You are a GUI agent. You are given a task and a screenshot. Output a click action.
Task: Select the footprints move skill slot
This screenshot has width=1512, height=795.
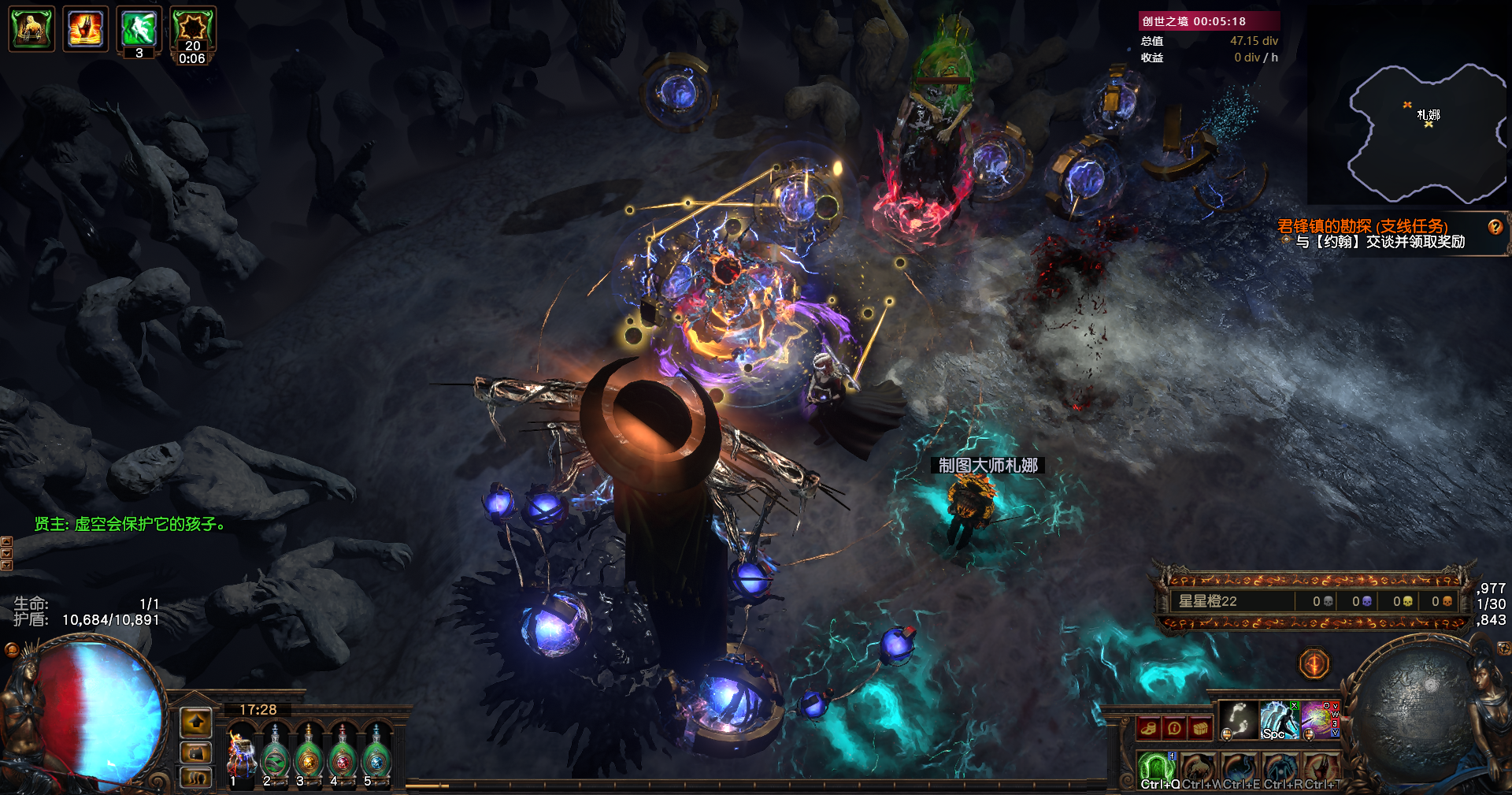[1238, 719]
